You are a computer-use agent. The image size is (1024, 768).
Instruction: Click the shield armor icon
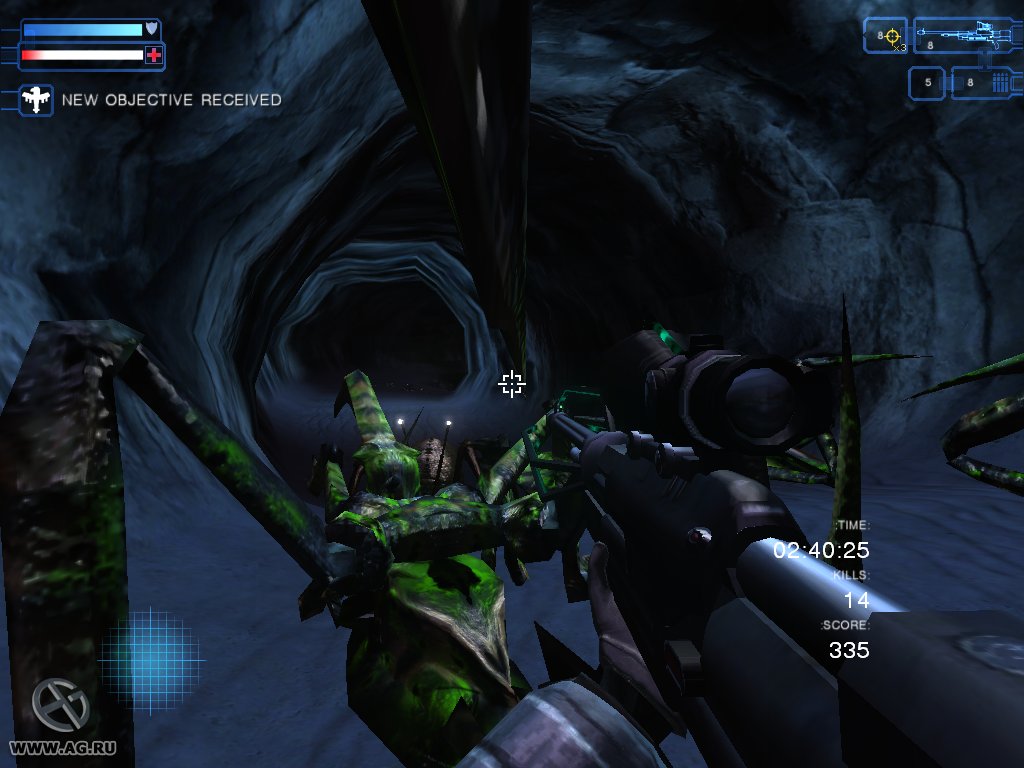(x=151, y=29)
